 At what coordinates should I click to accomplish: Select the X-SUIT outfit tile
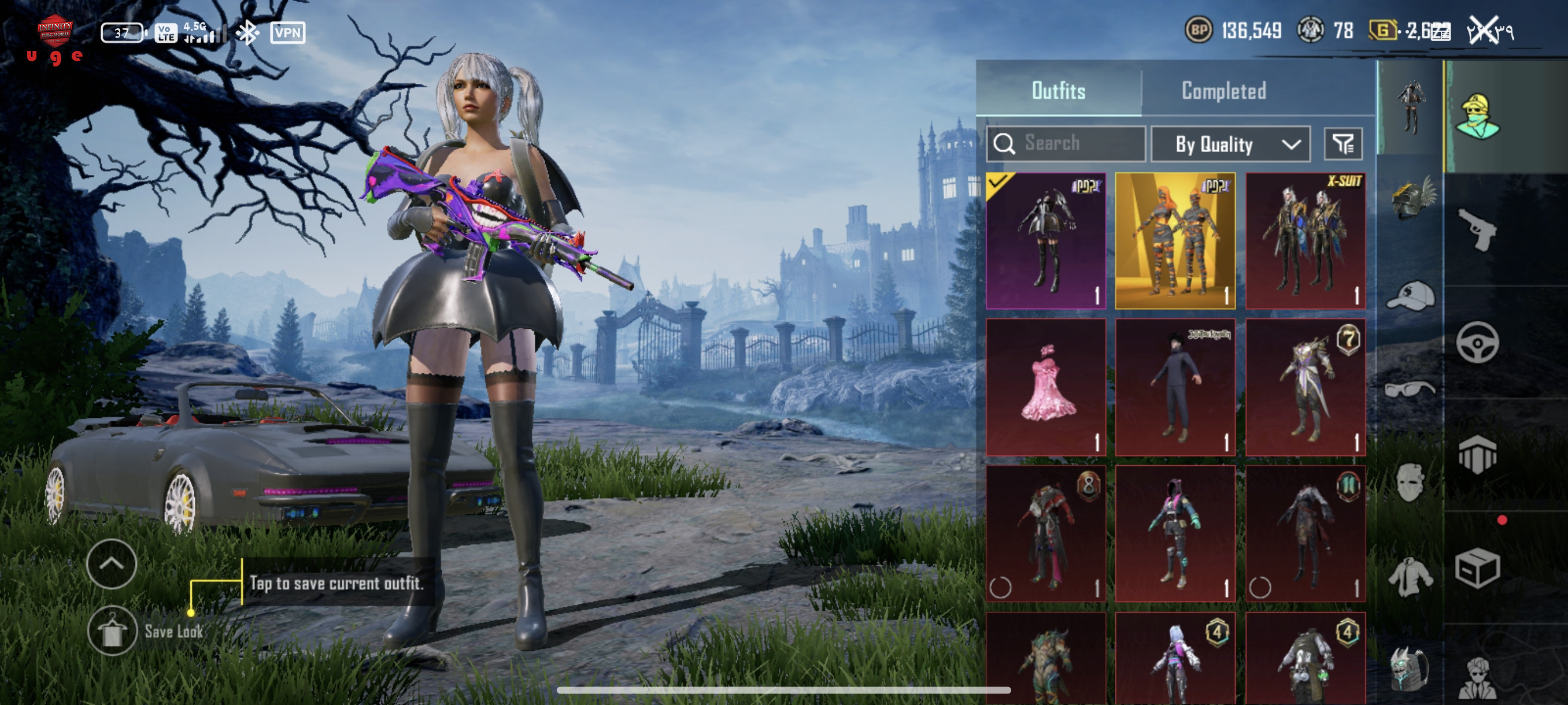[x=1305, y=241]
